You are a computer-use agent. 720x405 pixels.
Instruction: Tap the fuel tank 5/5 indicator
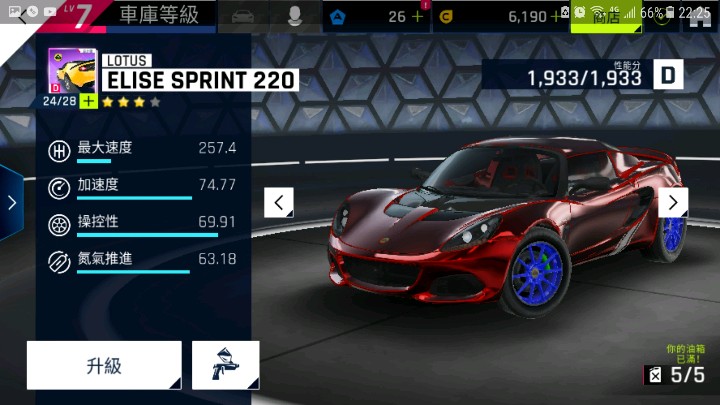[676, 375]
